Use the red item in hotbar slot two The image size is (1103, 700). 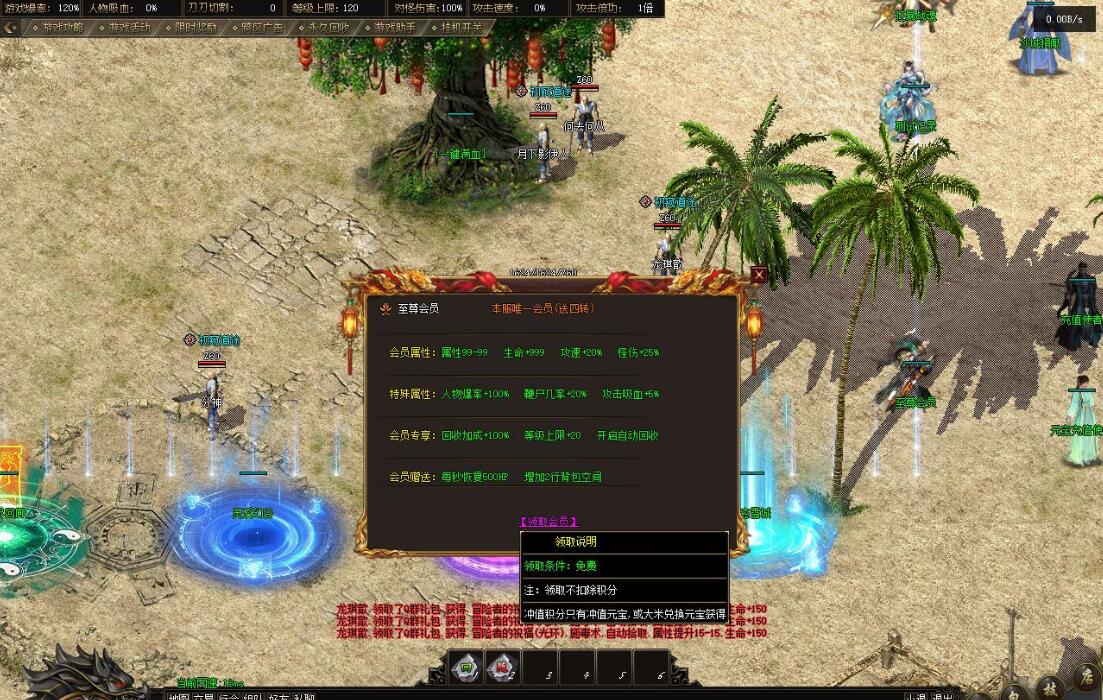click(503, 667)
